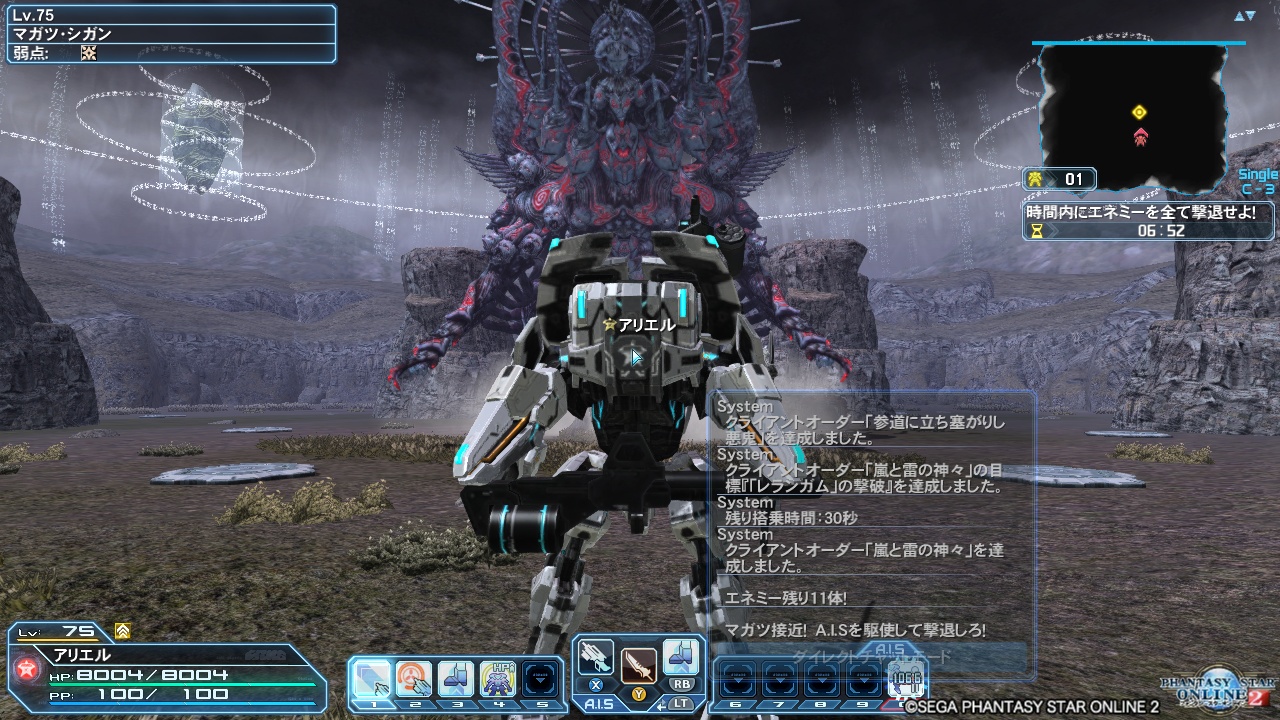Viewport: 1280px width, 720px height.
Task: Activate the orange target skill in slot 2
Action: (x=414, y=680)
